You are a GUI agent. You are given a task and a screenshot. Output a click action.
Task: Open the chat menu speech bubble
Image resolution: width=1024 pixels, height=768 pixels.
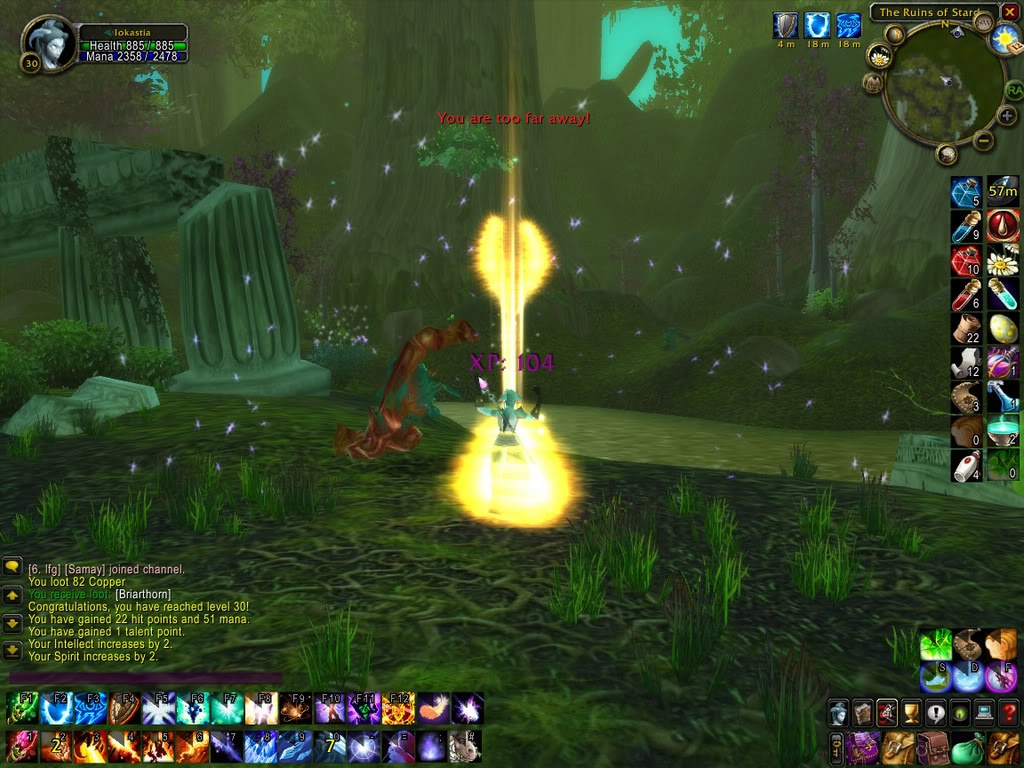point(12,567)
